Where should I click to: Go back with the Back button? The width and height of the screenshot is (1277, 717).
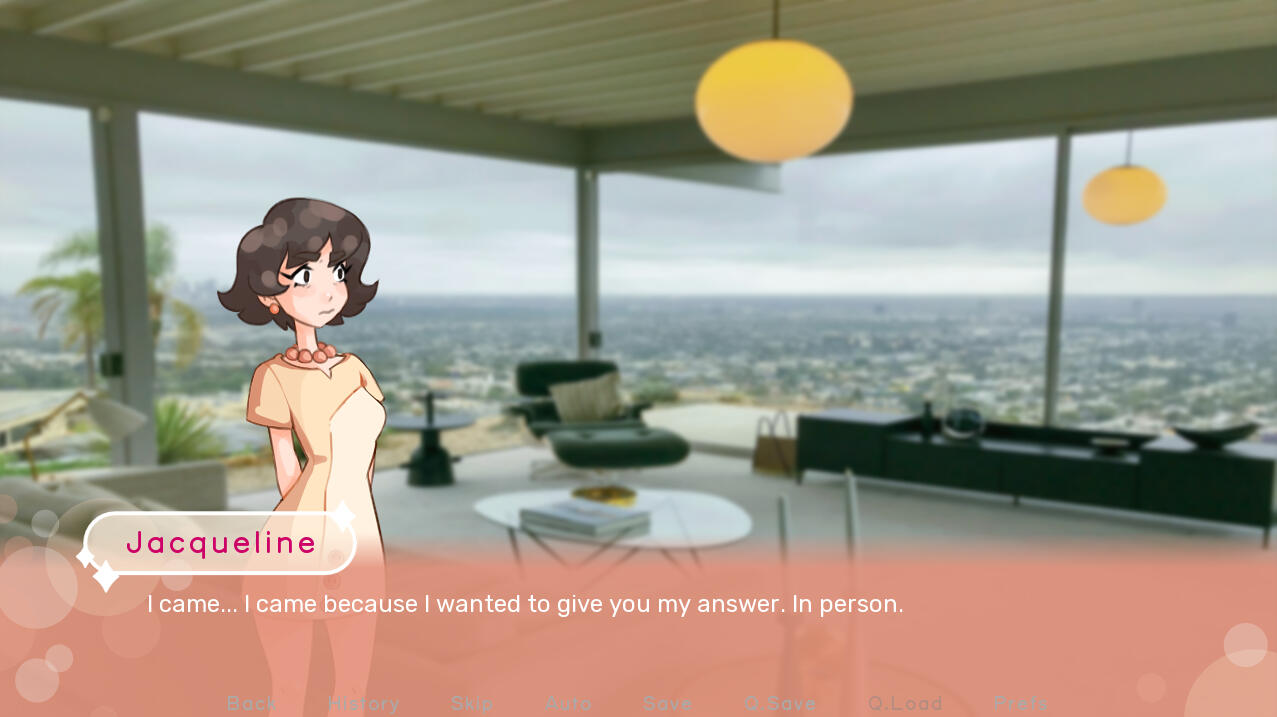click(252, 704)
